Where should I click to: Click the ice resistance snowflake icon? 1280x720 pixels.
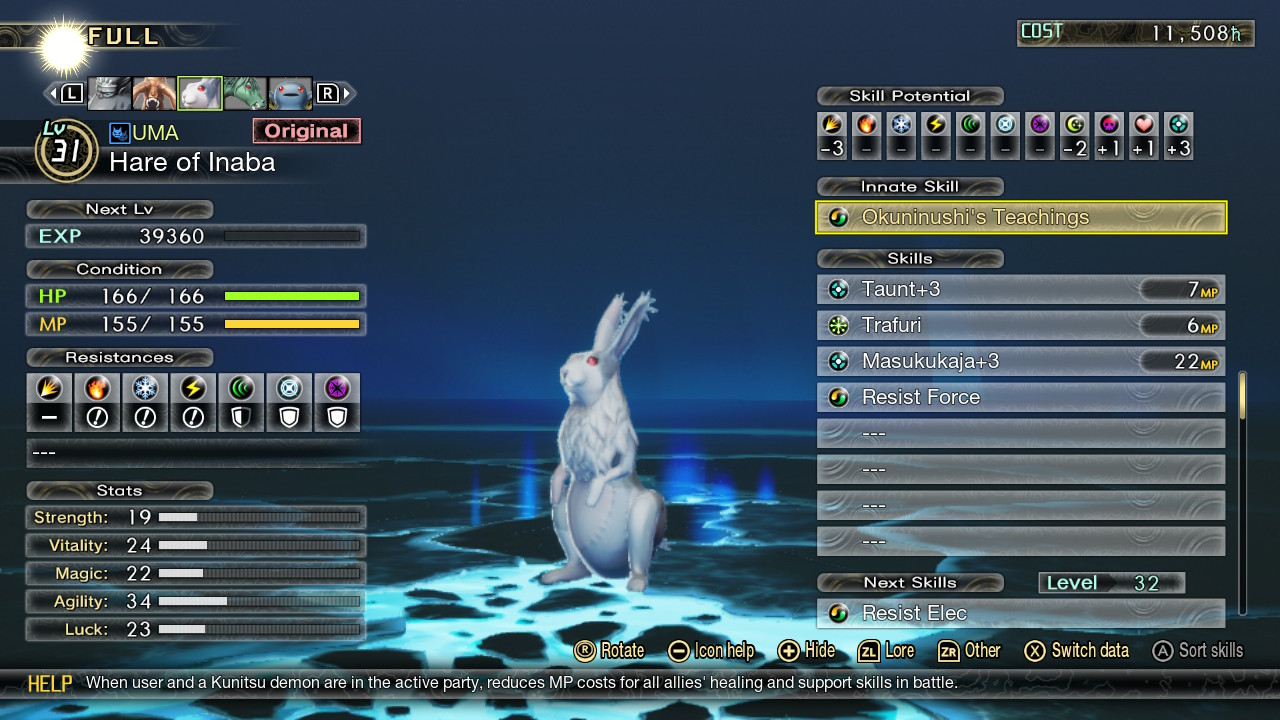[145, 388]
